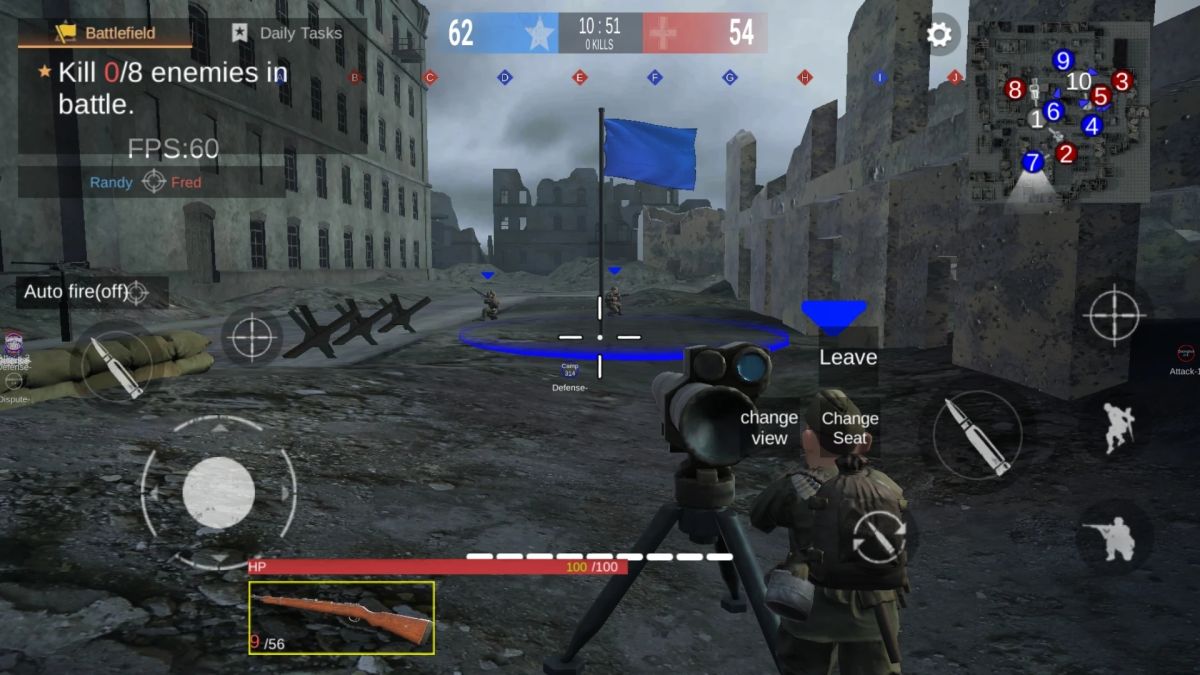Tap the crosshair aim button below the minimap

(1114, 315)
